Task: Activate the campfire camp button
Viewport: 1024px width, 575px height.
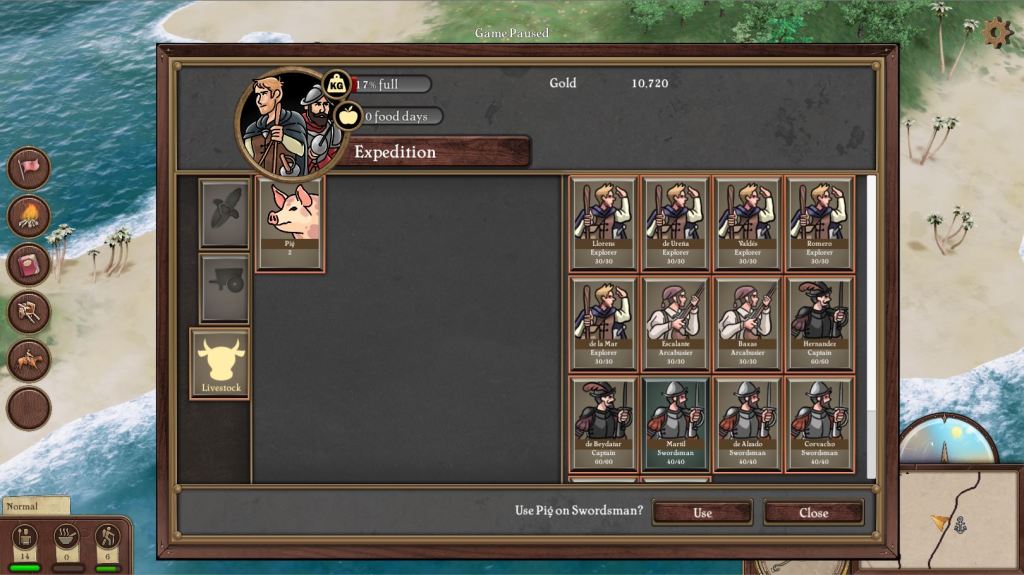Action: pyautogui.click(x=29, y=216)
